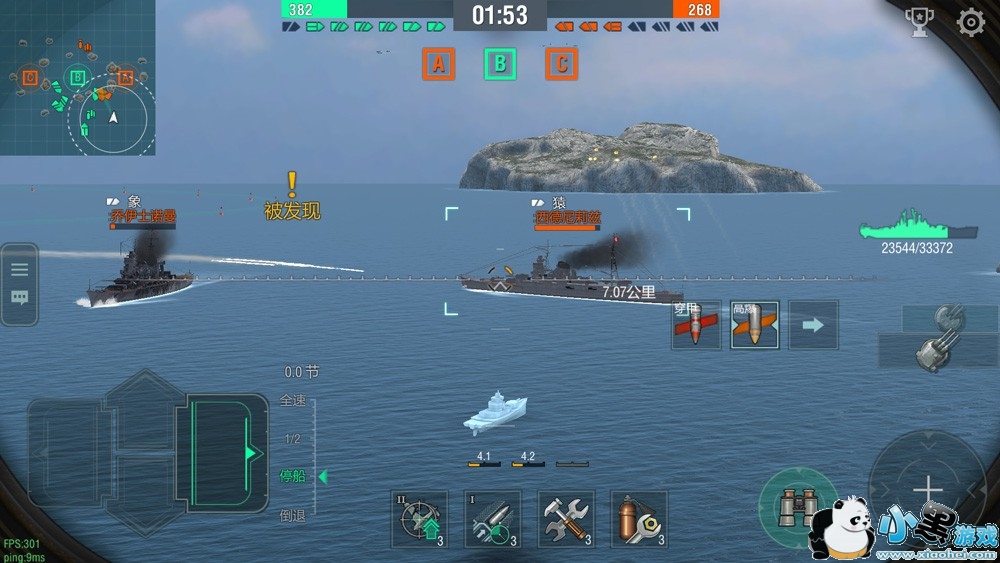Activate the consumable marked I with shell
Image resolution: width=1000 pixels, height=563 pixels.
[x=493, y=519]
